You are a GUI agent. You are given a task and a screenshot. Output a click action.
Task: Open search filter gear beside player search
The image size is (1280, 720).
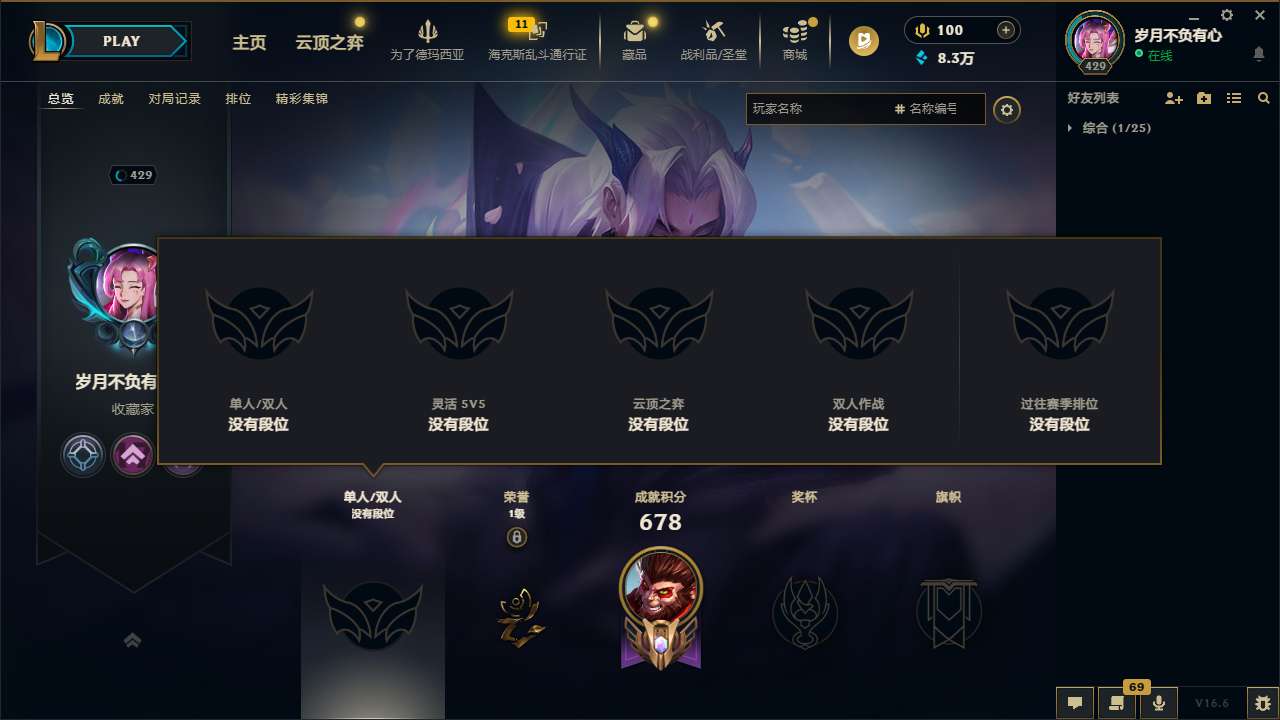tap(1007, 109)
